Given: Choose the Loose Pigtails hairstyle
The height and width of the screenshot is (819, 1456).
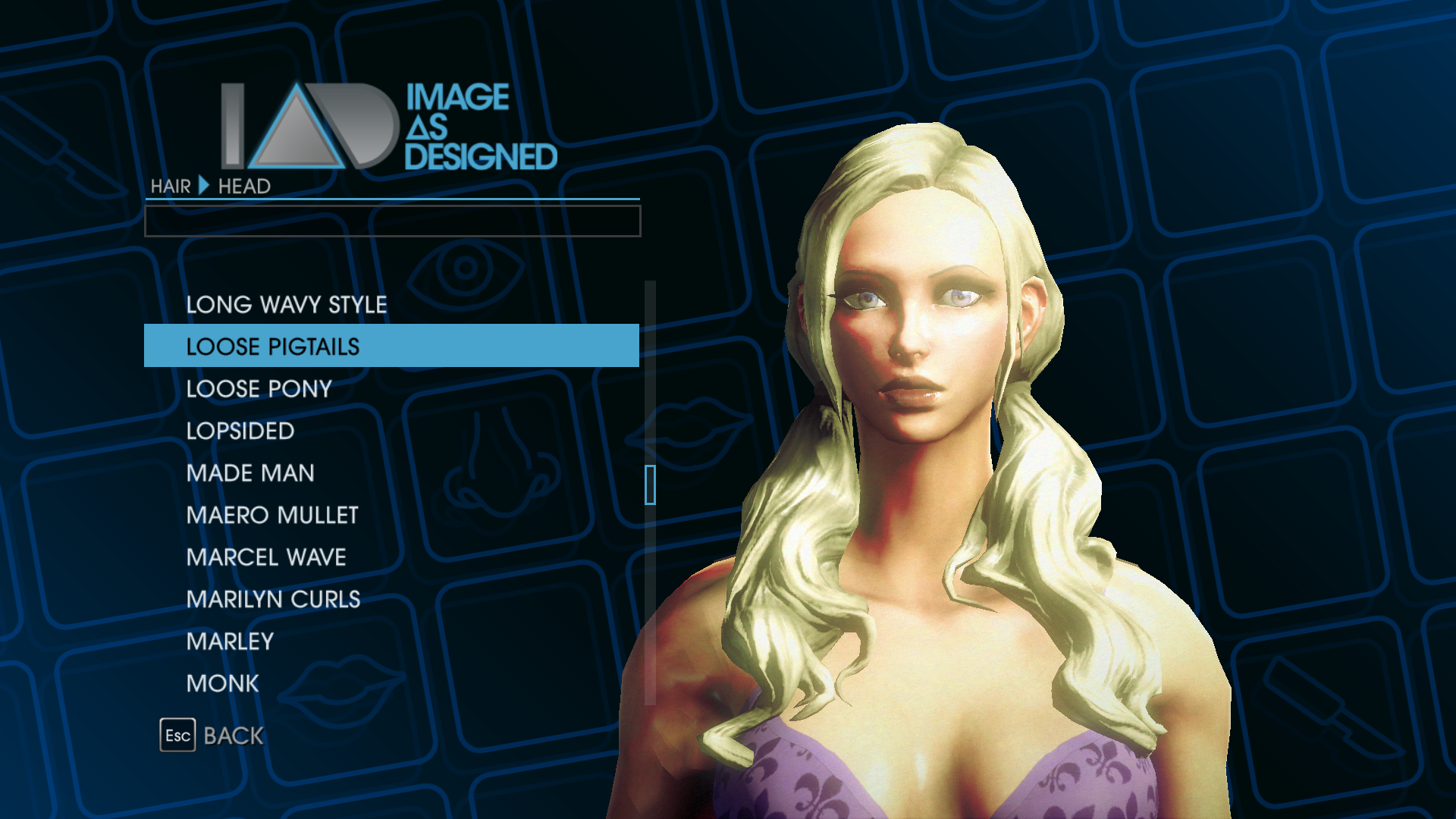Looking at the screenshot, I should pos(273,347).
